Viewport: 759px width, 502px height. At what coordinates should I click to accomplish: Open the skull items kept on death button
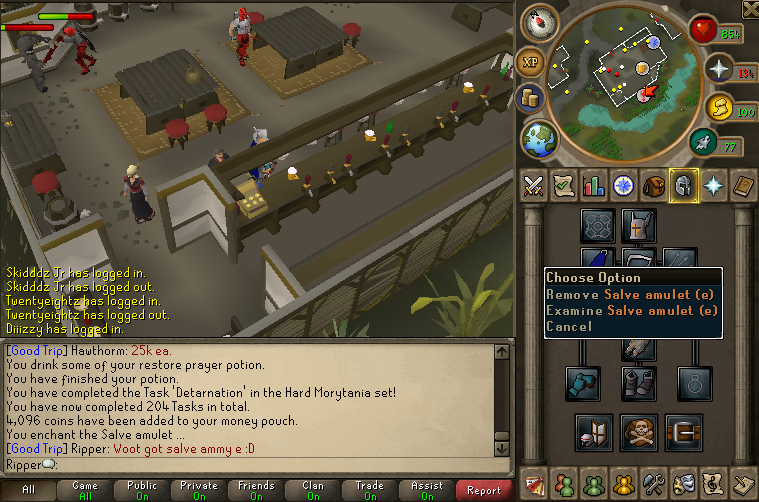click(639, 430)
